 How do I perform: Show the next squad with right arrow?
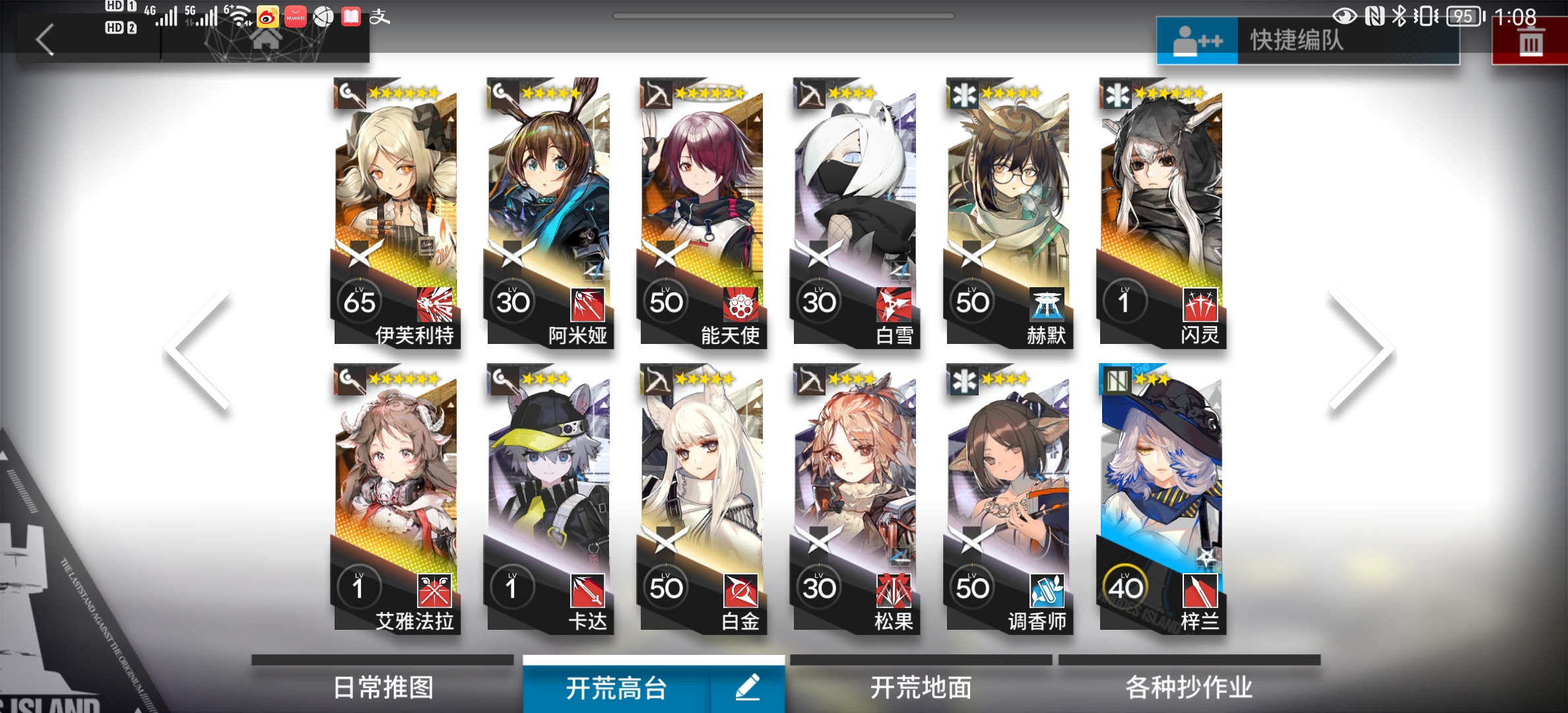(1362, 351)
